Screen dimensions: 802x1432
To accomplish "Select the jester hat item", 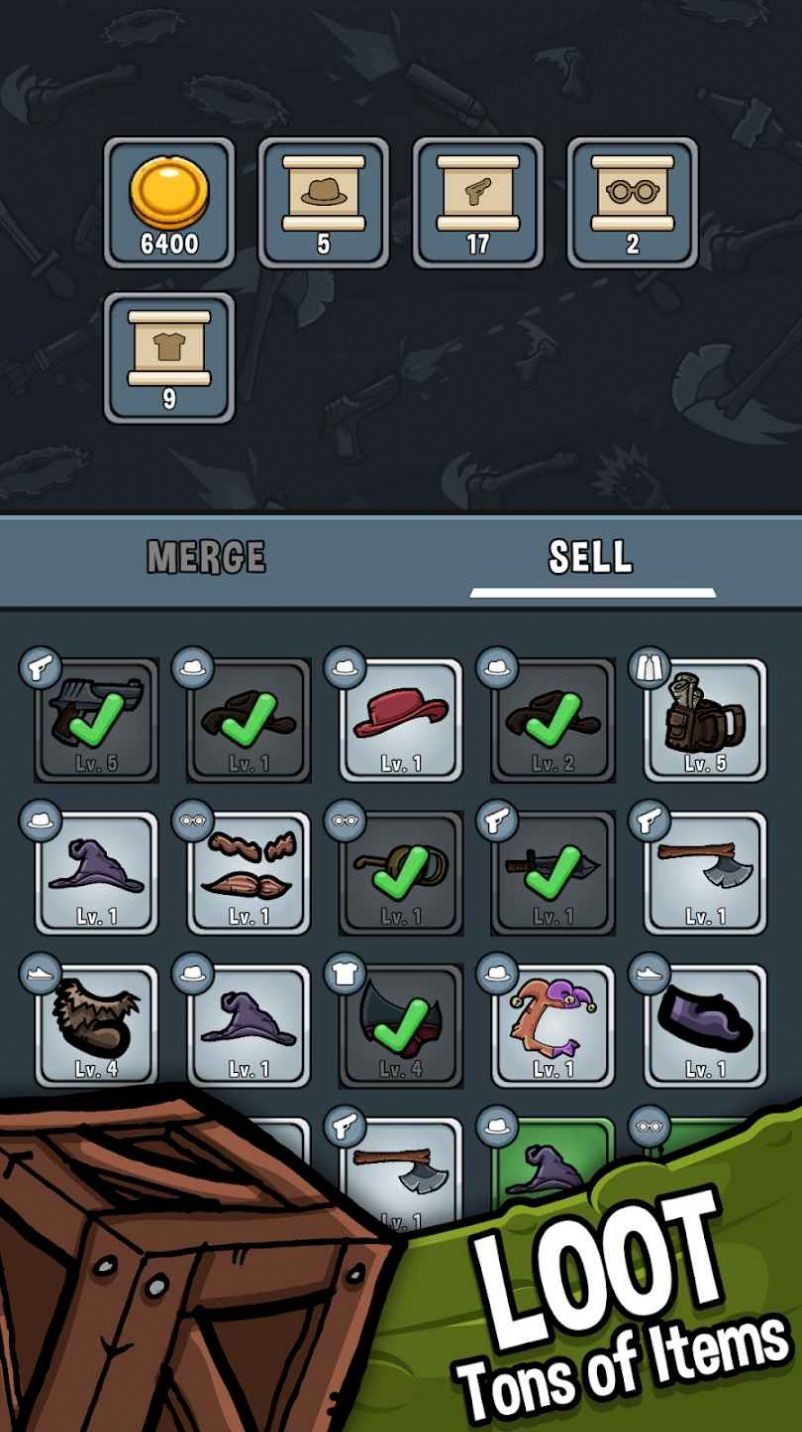I will (553, 1024).
